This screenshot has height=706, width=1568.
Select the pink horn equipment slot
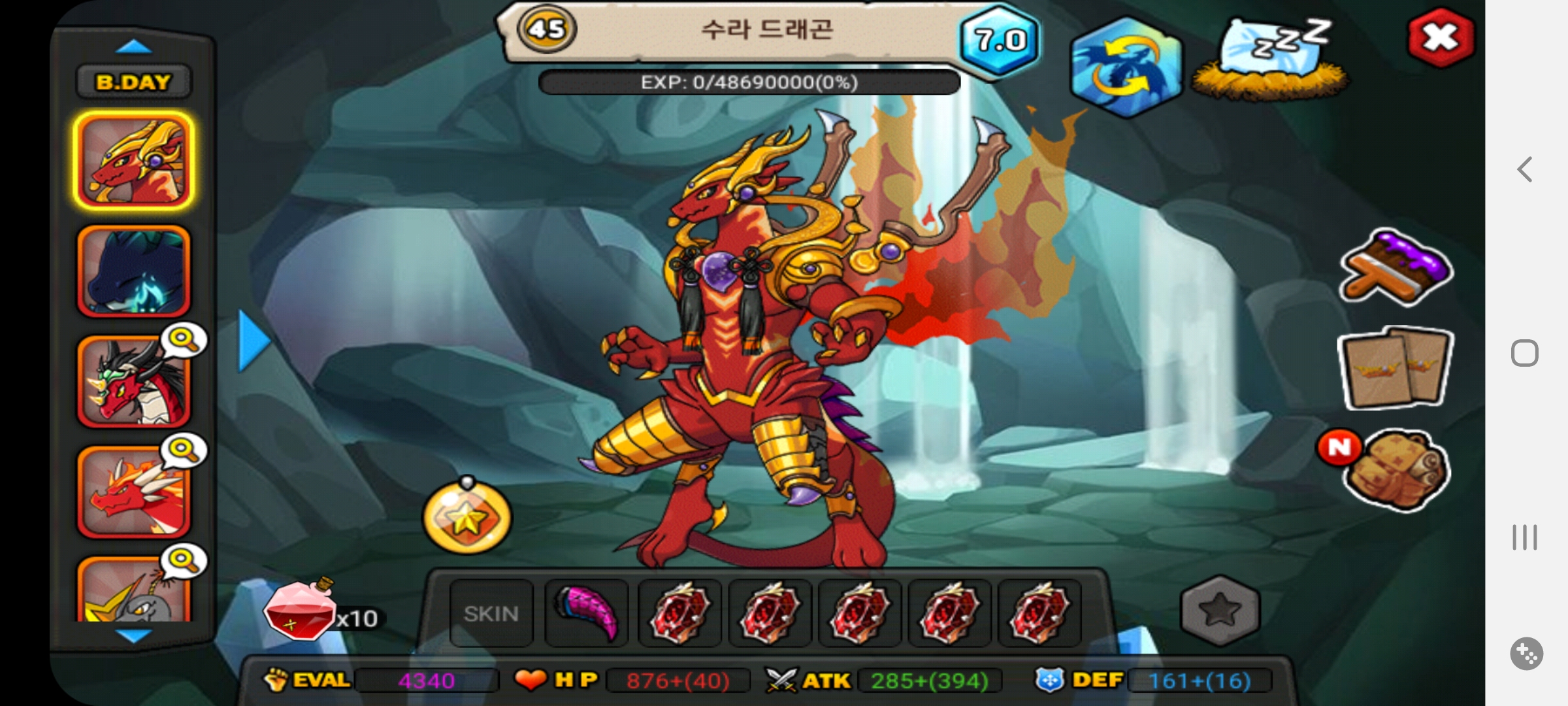587,613
